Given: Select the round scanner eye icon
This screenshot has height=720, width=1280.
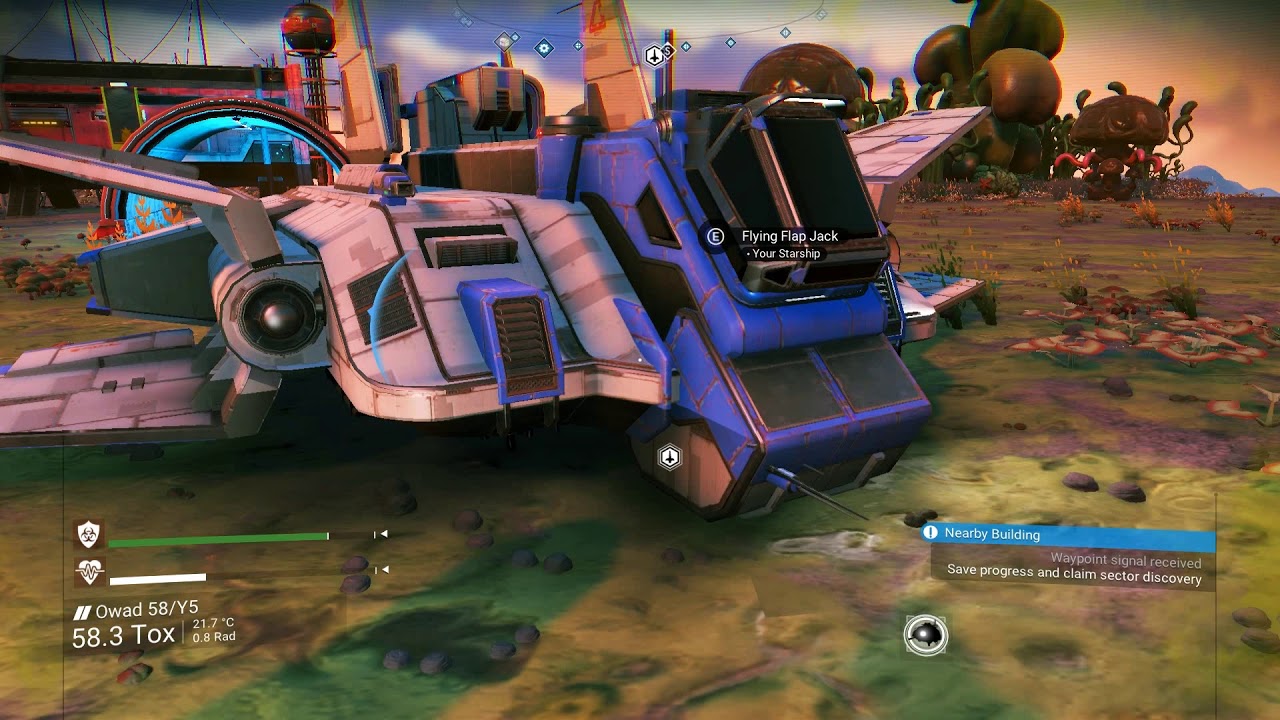Looking at the screenshot, I should [x=926, y=635].
